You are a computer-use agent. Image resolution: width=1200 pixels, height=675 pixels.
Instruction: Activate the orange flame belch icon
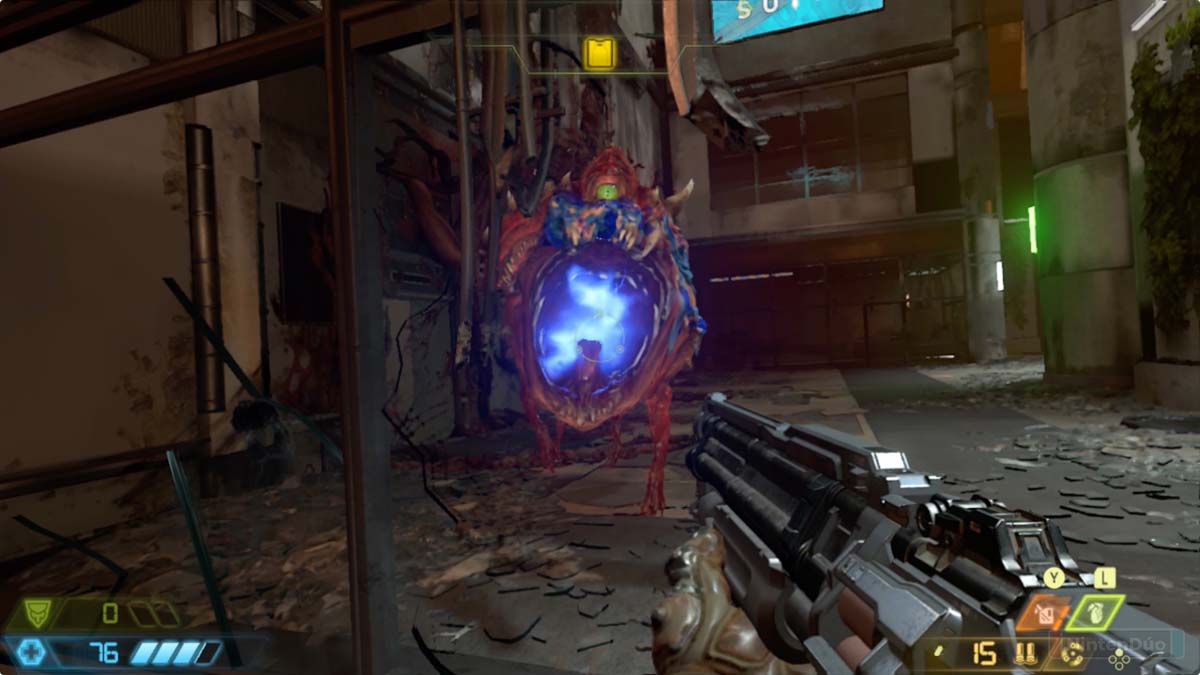[1043, 612]
